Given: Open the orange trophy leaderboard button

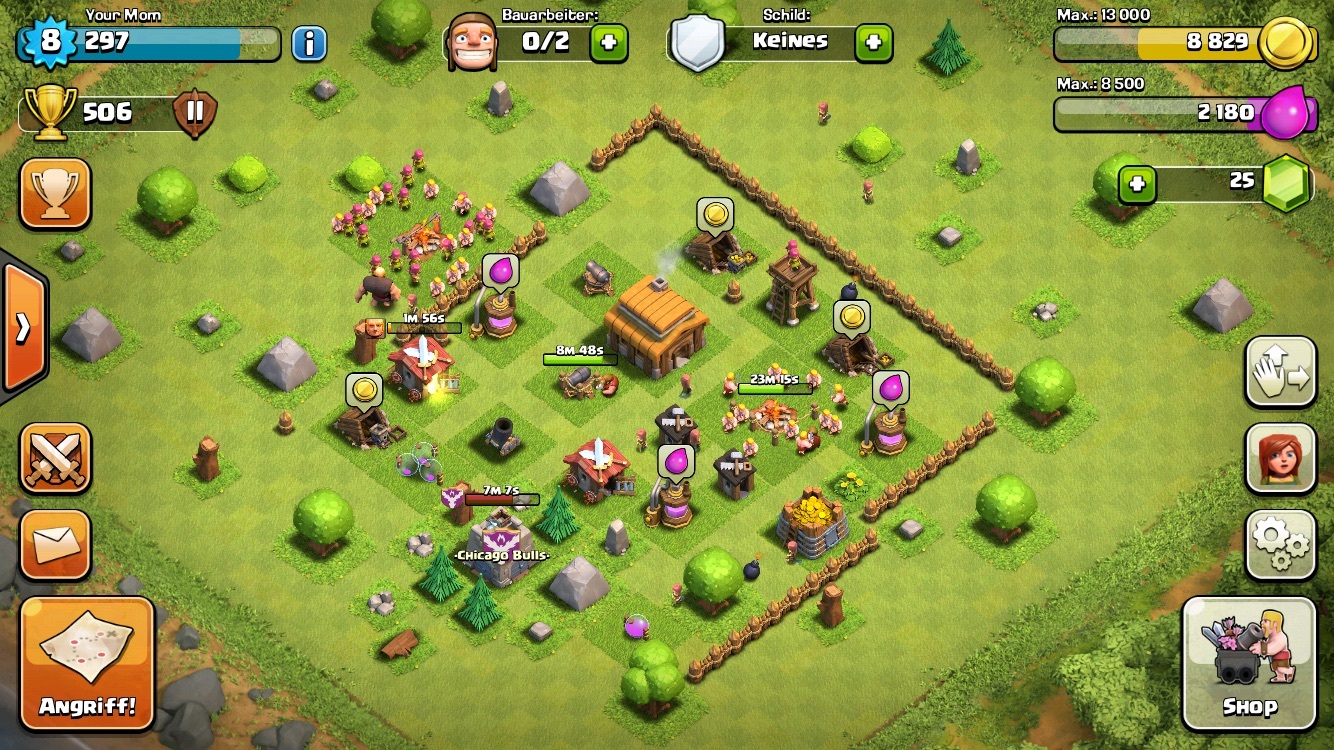Looking at the screenshot, I should (55, 194).
